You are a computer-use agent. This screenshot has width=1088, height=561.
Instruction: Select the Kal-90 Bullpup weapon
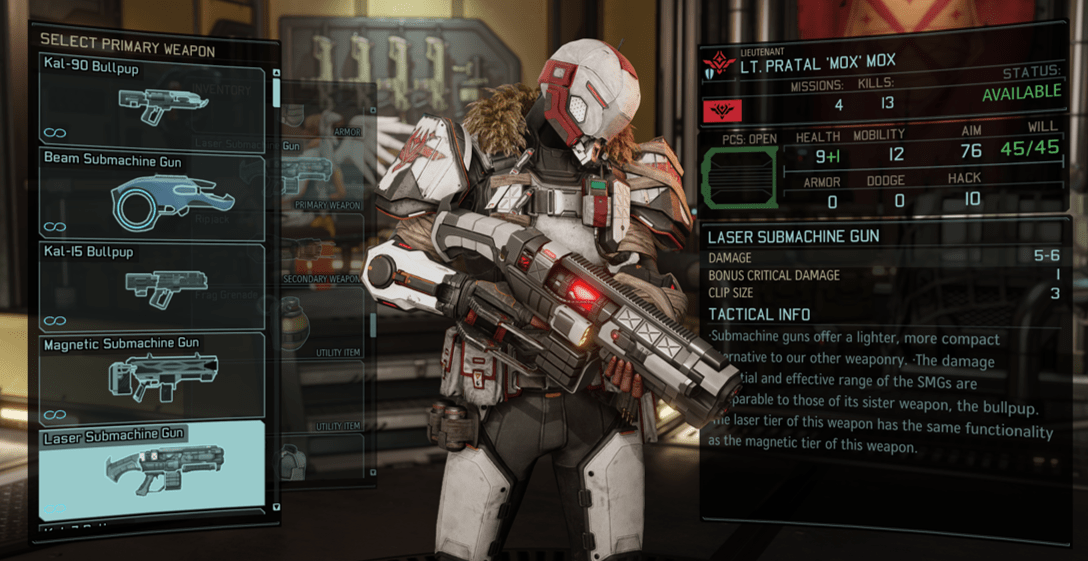[152, 99]
